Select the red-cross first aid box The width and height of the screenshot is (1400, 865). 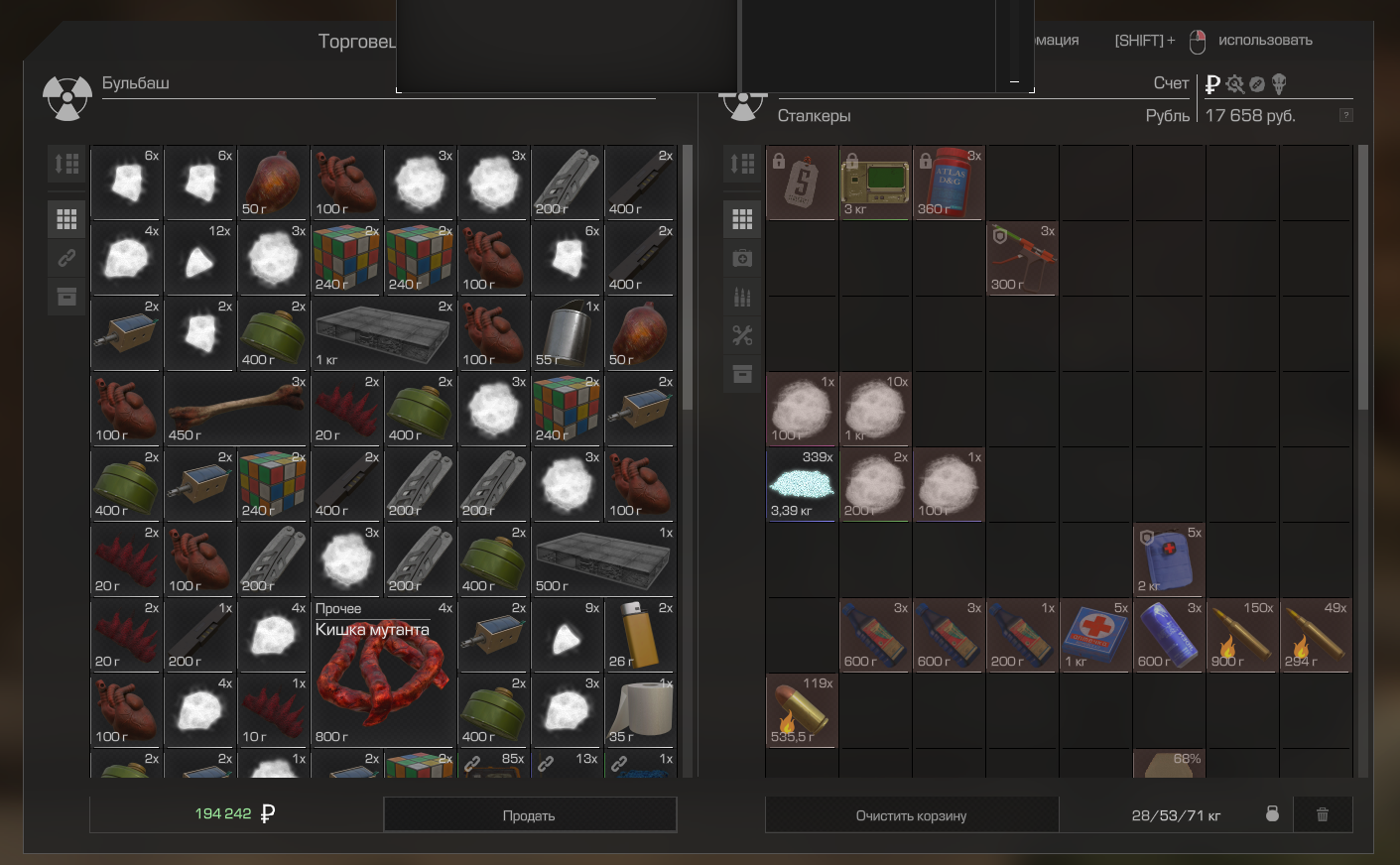click(x=1095, y=635)
